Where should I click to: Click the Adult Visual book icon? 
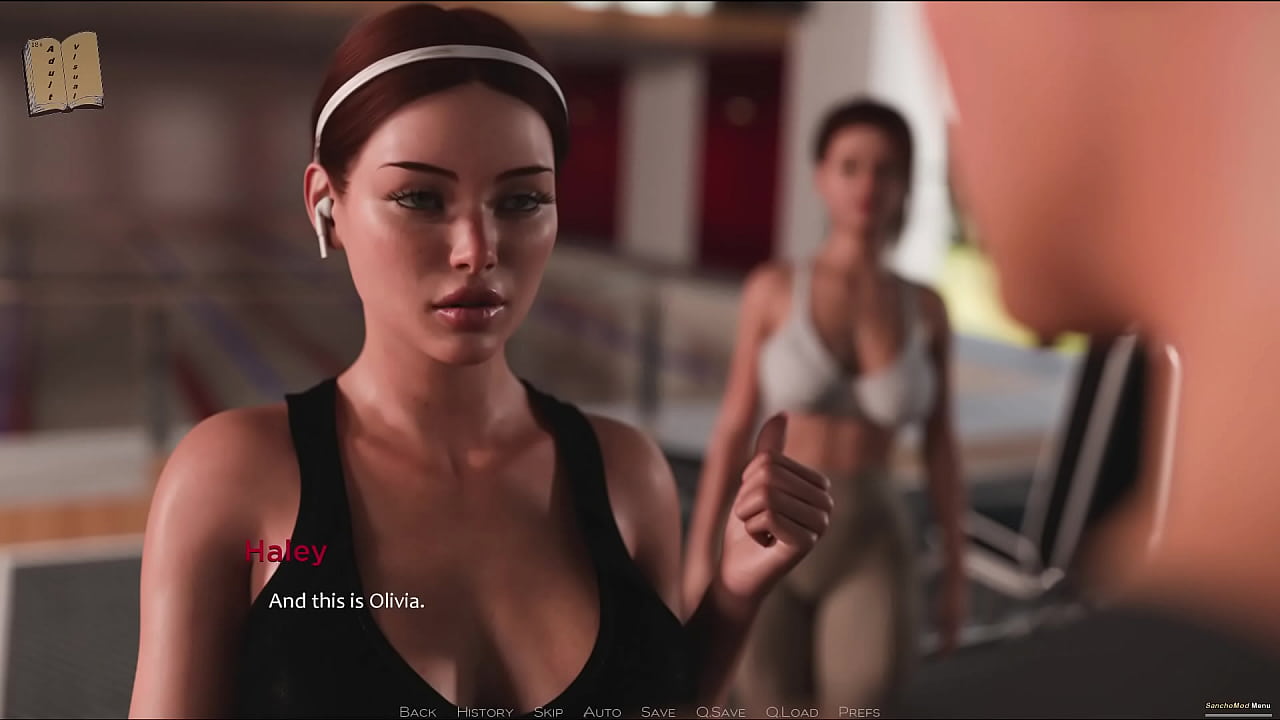[x=63, y=73]
